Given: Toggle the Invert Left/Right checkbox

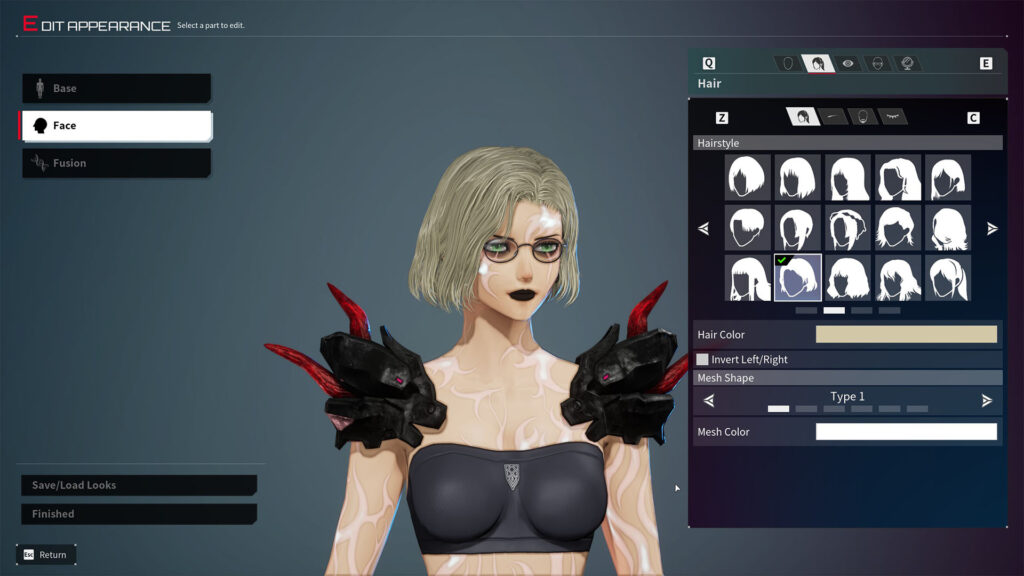Looking at the screenshot, I should coord(703,359).
